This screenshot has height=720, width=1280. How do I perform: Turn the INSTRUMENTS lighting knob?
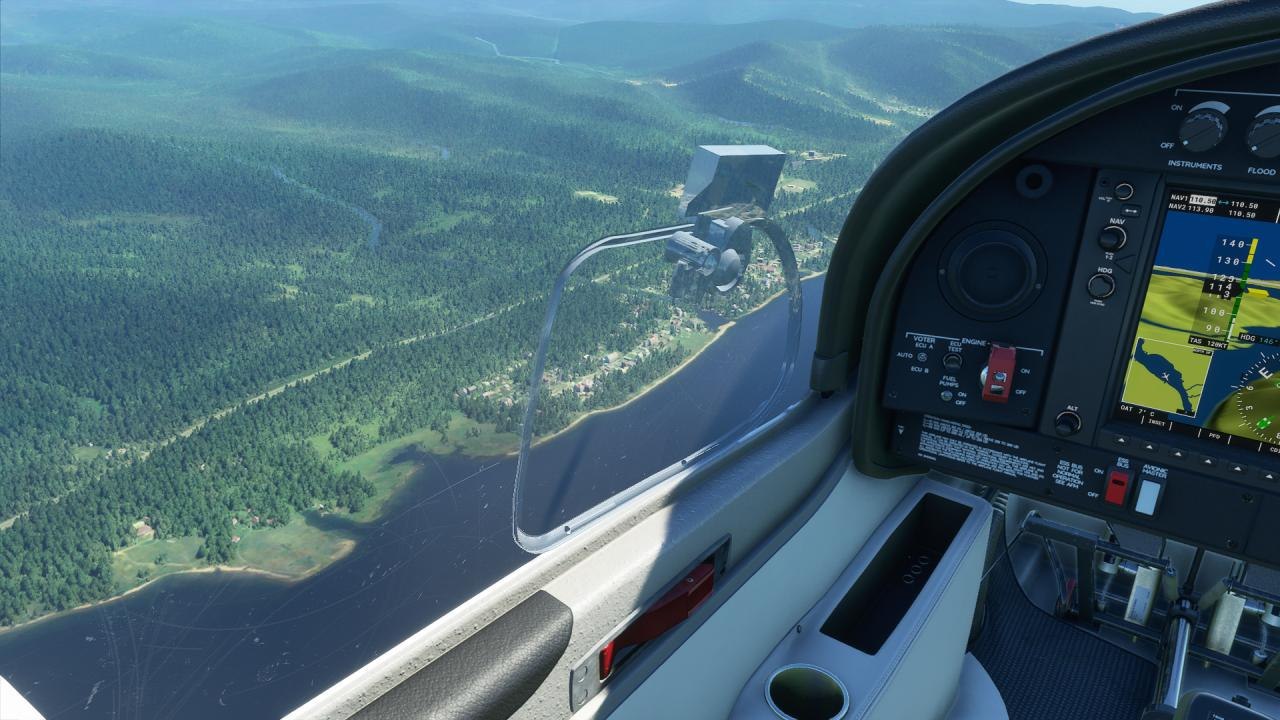[1203, 127]
